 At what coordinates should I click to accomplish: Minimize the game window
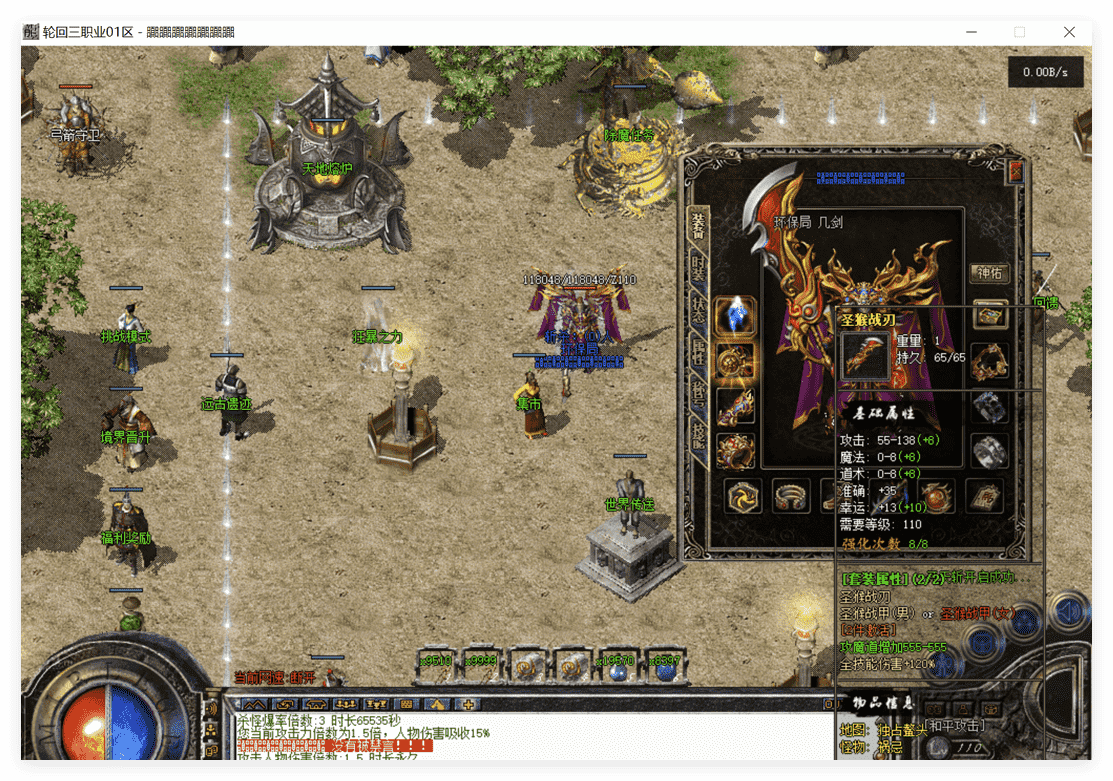click(x=970, y=32)
